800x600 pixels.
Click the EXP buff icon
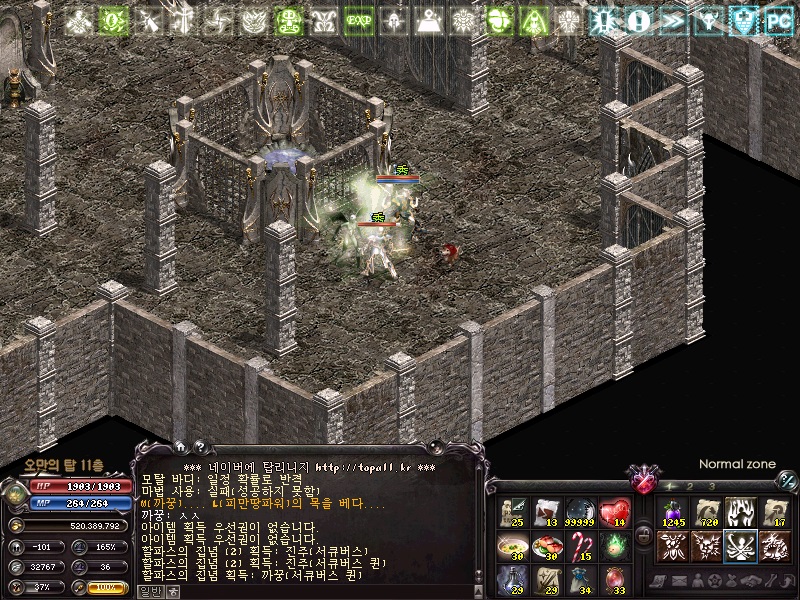coord(357,19)
